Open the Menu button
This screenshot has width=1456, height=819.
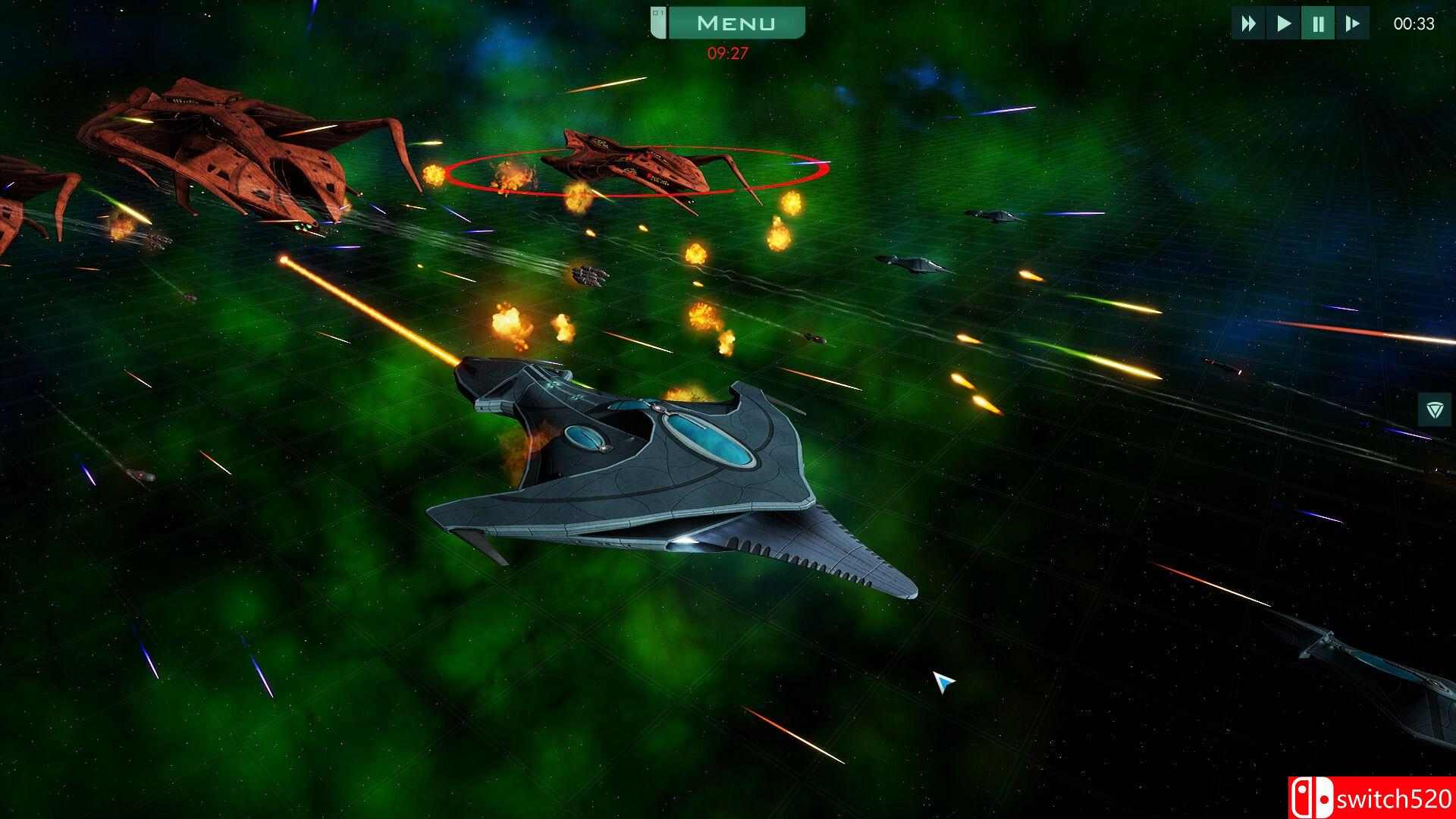pyautogui.click(x=735, y=24)
